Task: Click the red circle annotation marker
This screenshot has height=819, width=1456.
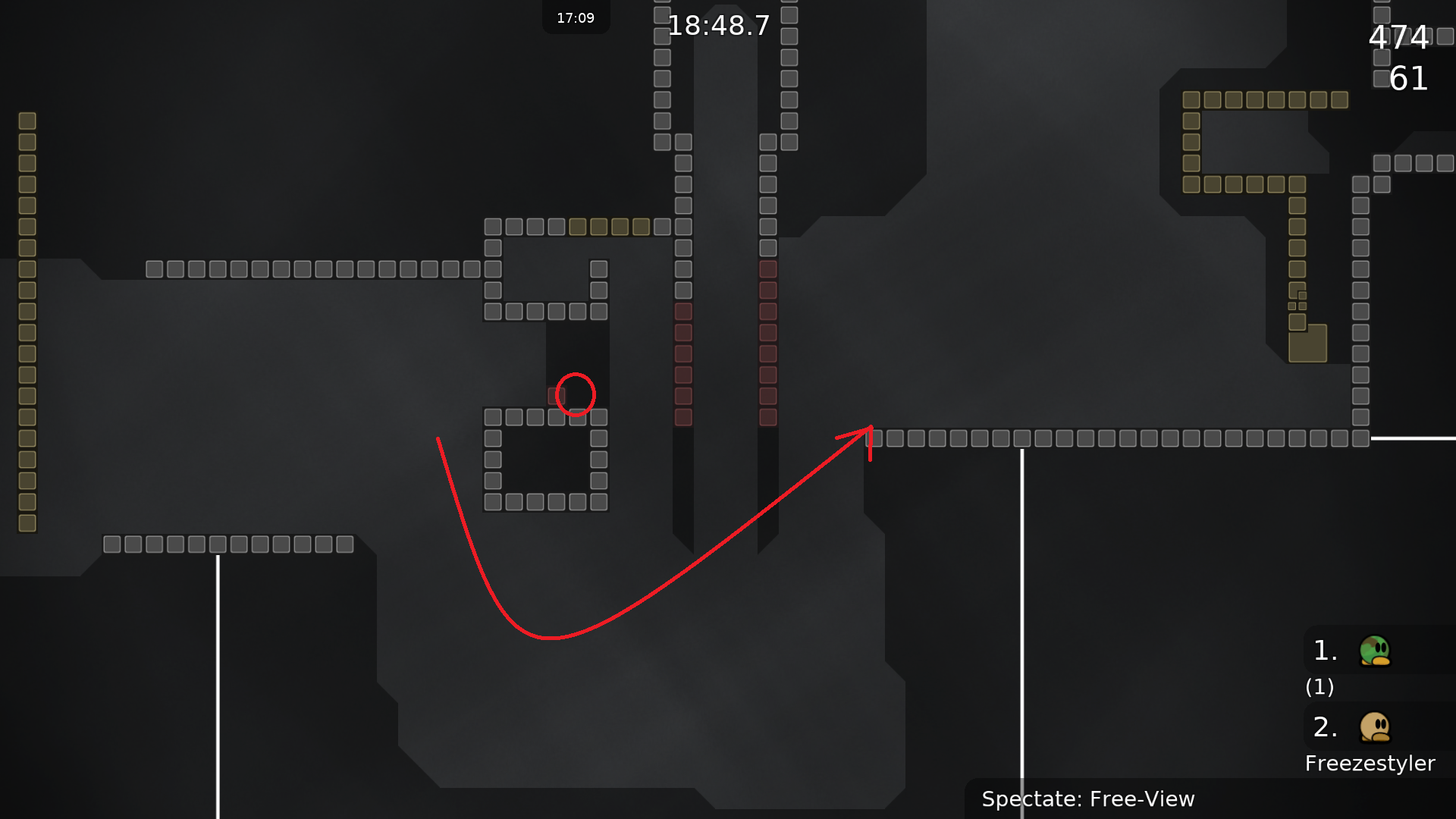Action: 576,394
